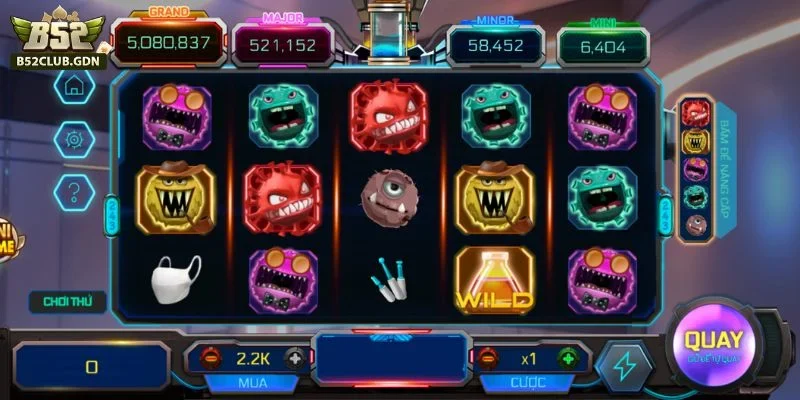Start trial play with Chơi Thử
Viewport: 800px width, 400px height.
[60, 300]
